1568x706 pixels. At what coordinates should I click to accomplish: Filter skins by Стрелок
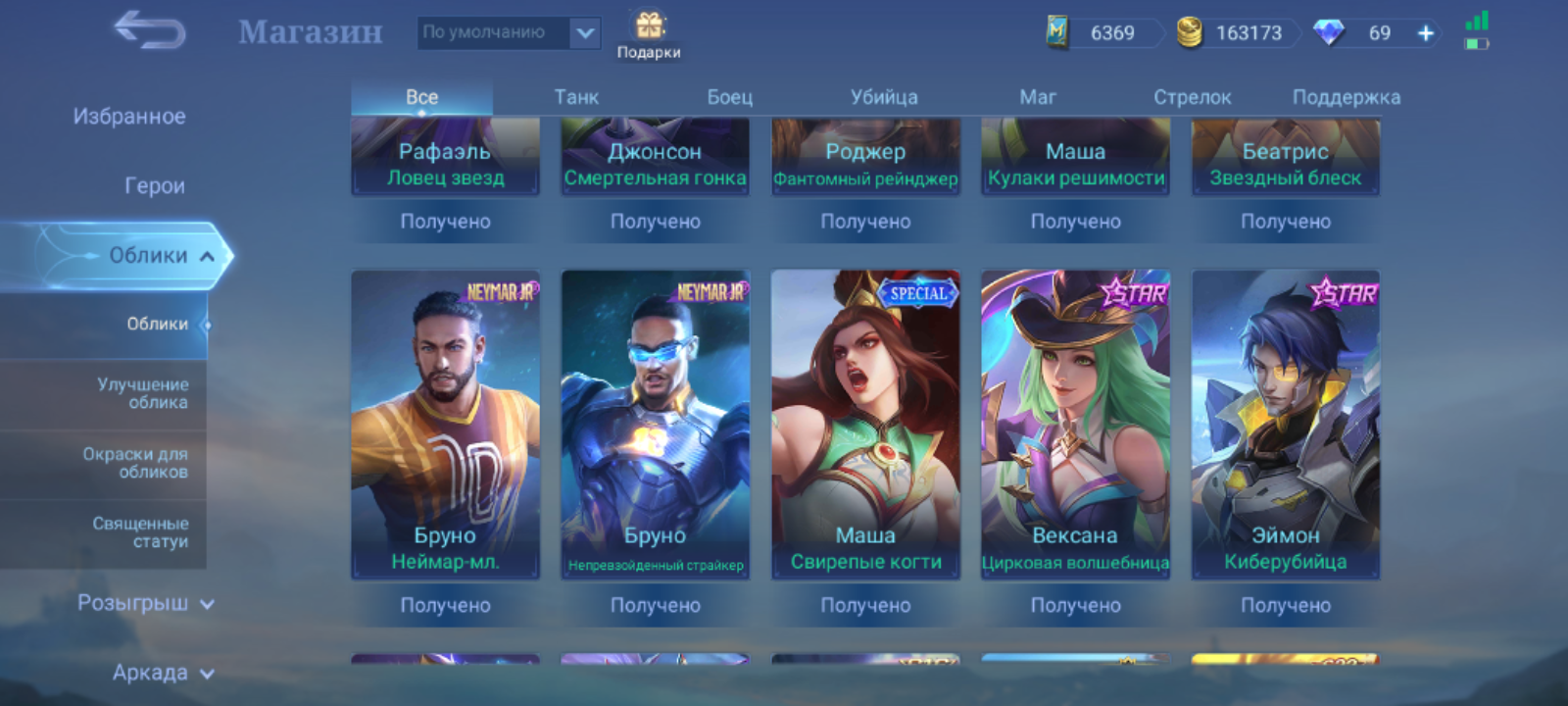point(1192,97)
